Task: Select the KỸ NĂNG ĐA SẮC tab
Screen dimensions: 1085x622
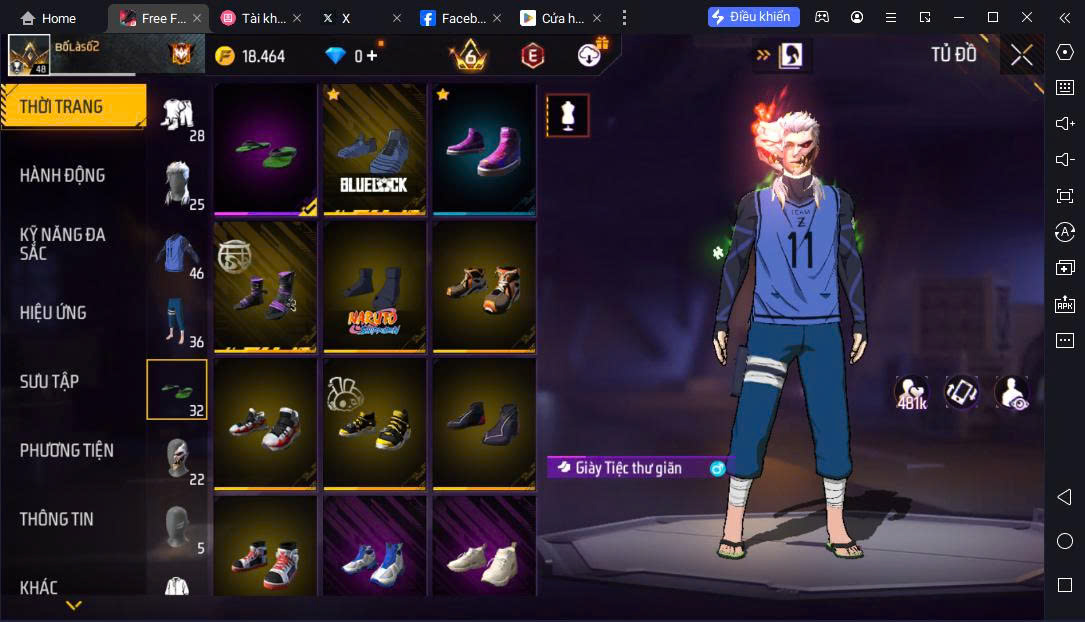Action: [63, 244]
